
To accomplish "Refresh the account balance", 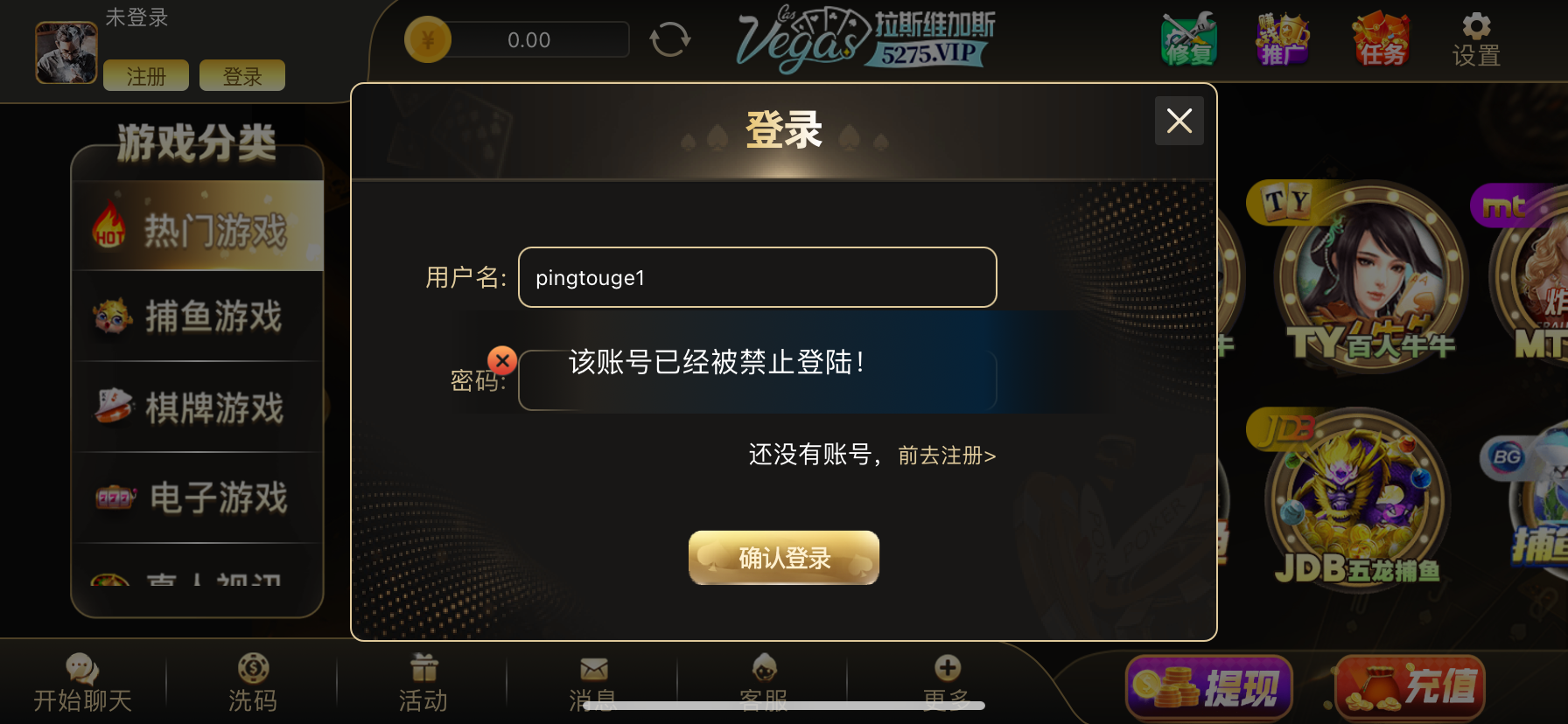I will [x=670, y=39].
